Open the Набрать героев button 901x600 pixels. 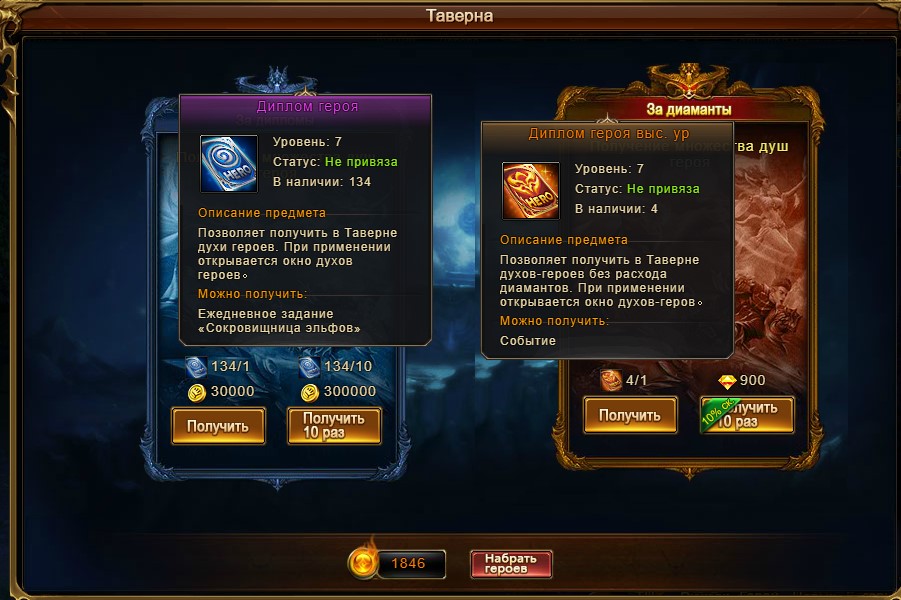(511, 564)
